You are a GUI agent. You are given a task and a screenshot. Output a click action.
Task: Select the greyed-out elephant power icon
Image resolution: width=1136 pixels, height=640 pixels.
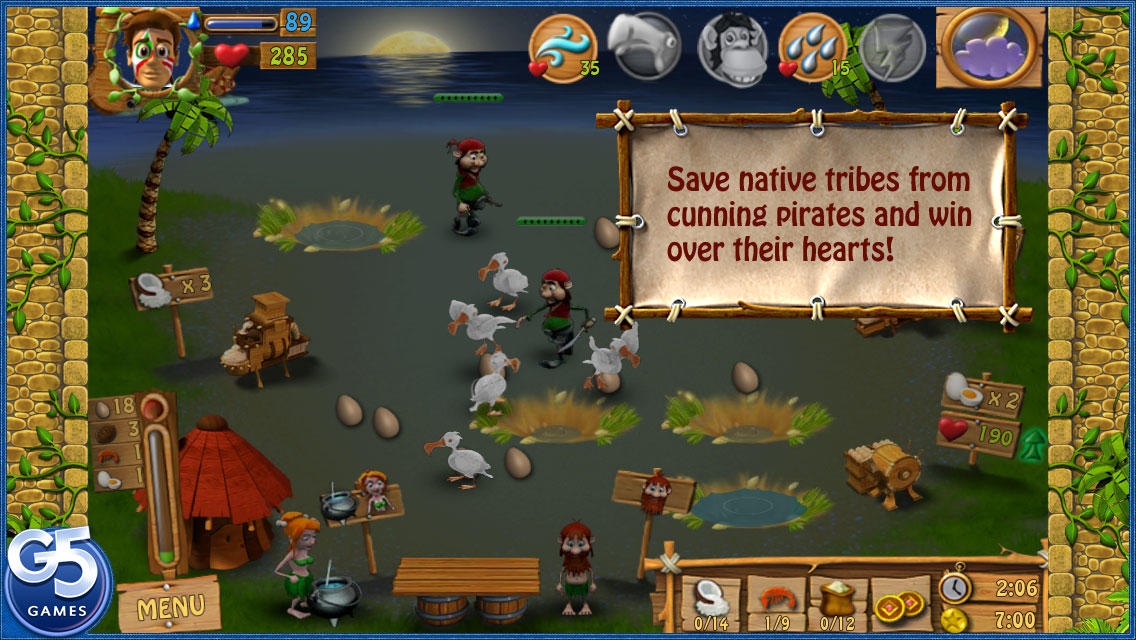click(644, 46)
